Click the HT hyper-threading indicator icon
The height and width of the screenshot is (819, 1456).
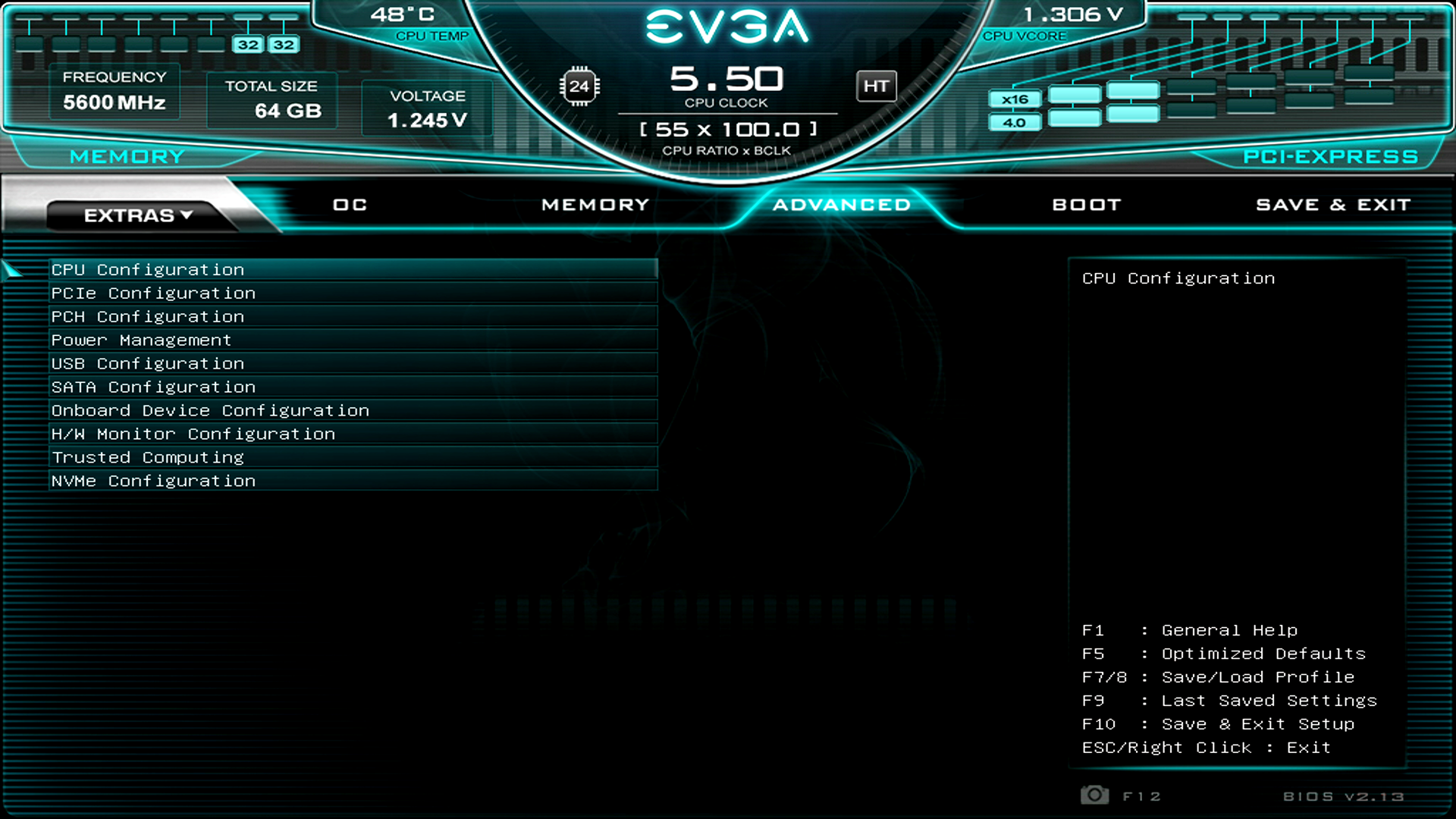[x=877, y=86]
